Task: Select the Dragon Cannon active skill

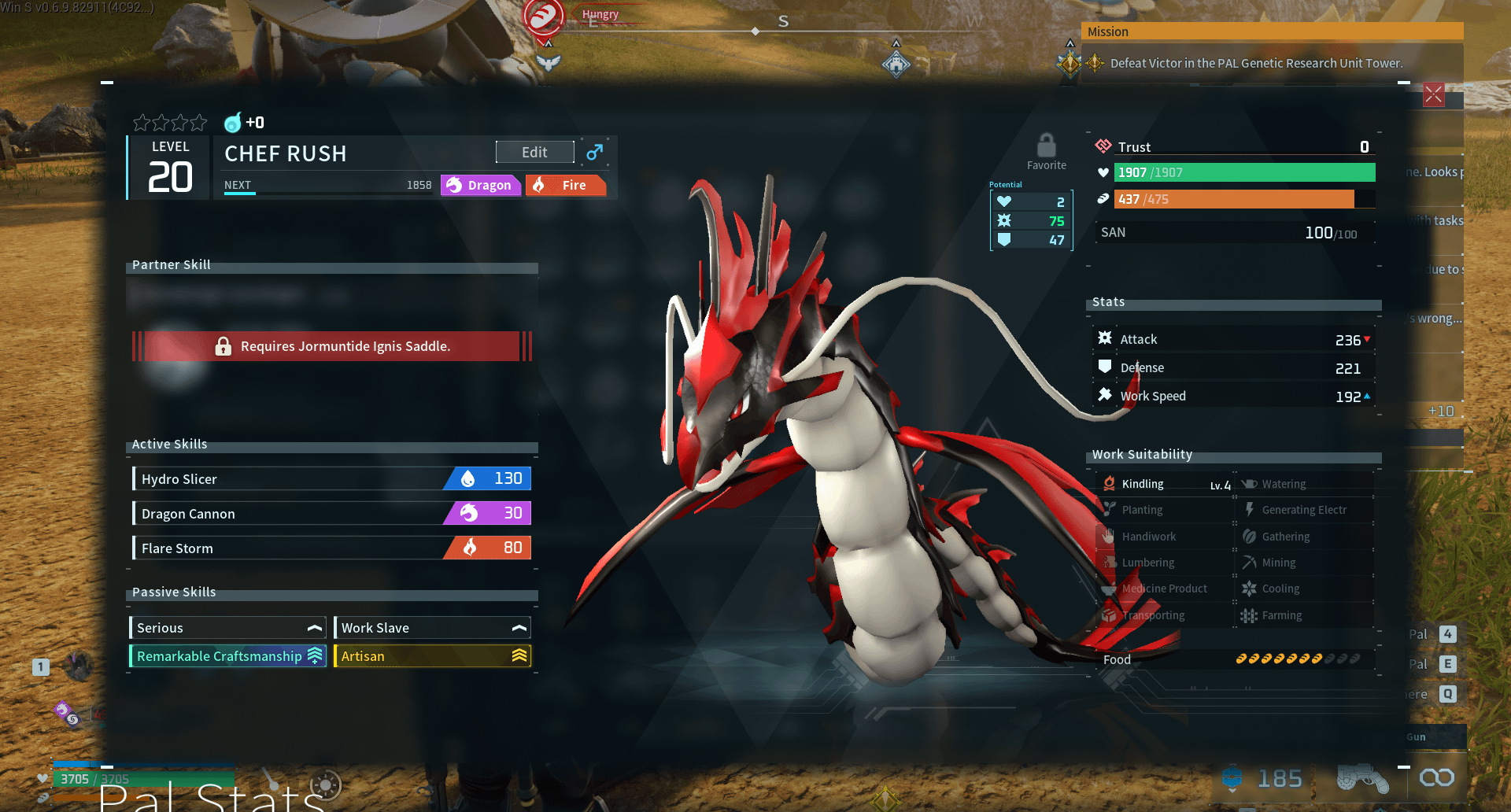Action: (331, 513)
